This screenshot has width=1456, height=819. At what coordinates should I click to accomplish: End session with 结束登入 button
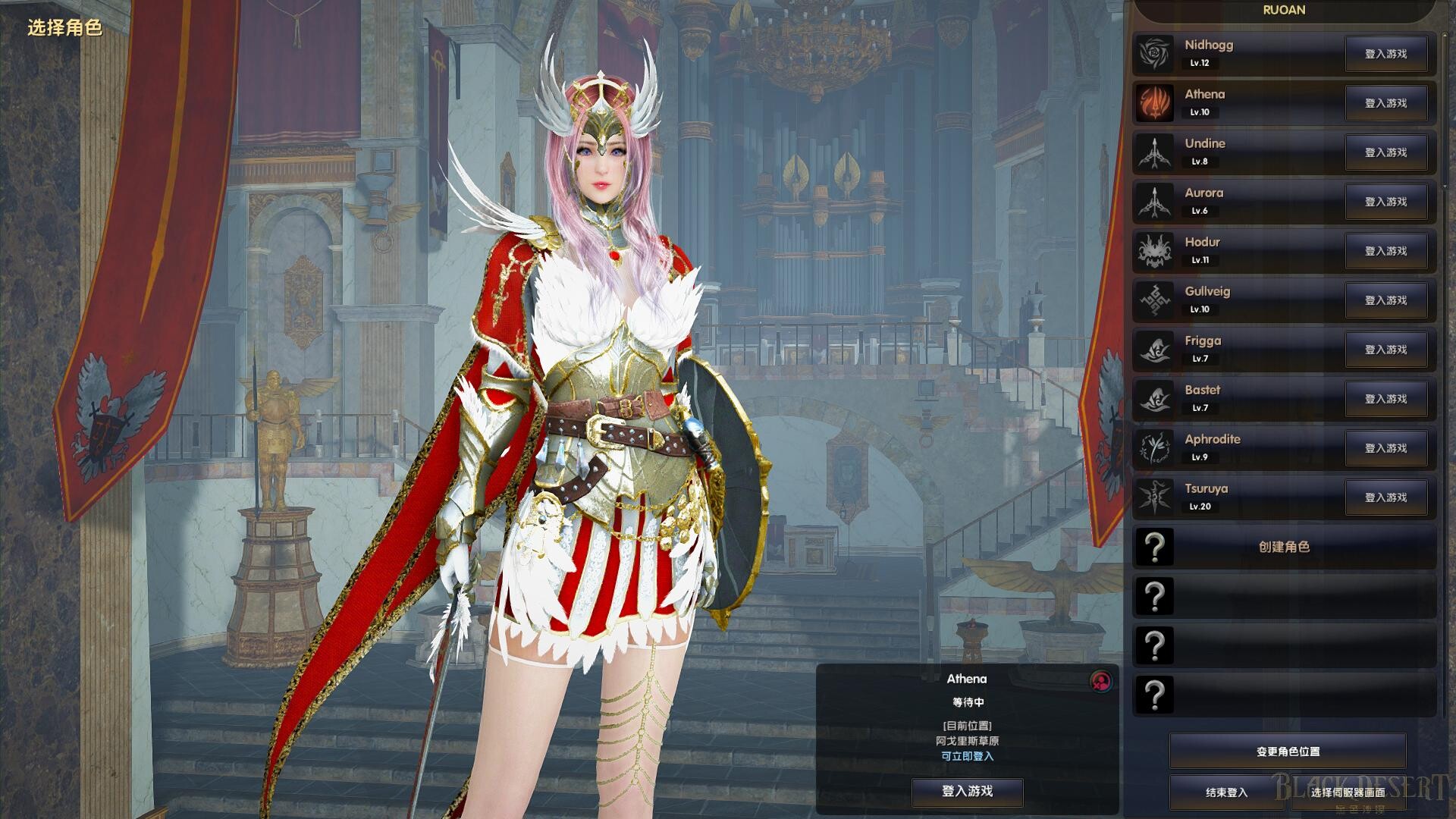pyautogui.click(x=1226, y=792)
